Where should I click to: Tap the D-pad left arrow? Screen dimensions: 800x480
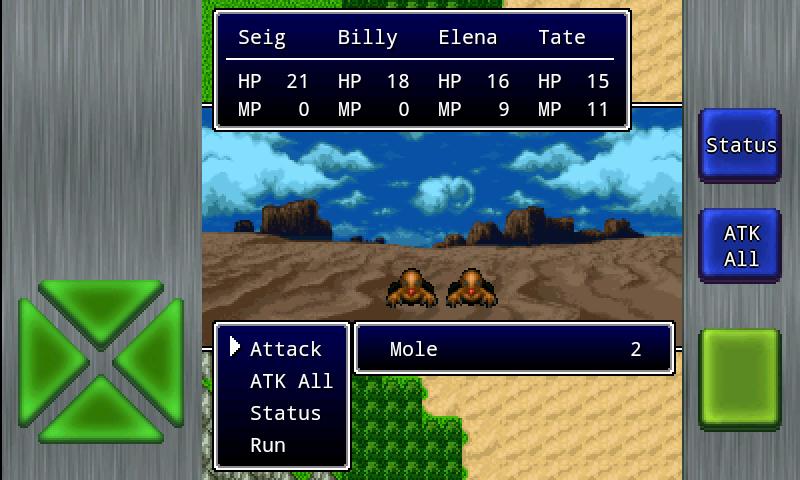click(47, 360)
